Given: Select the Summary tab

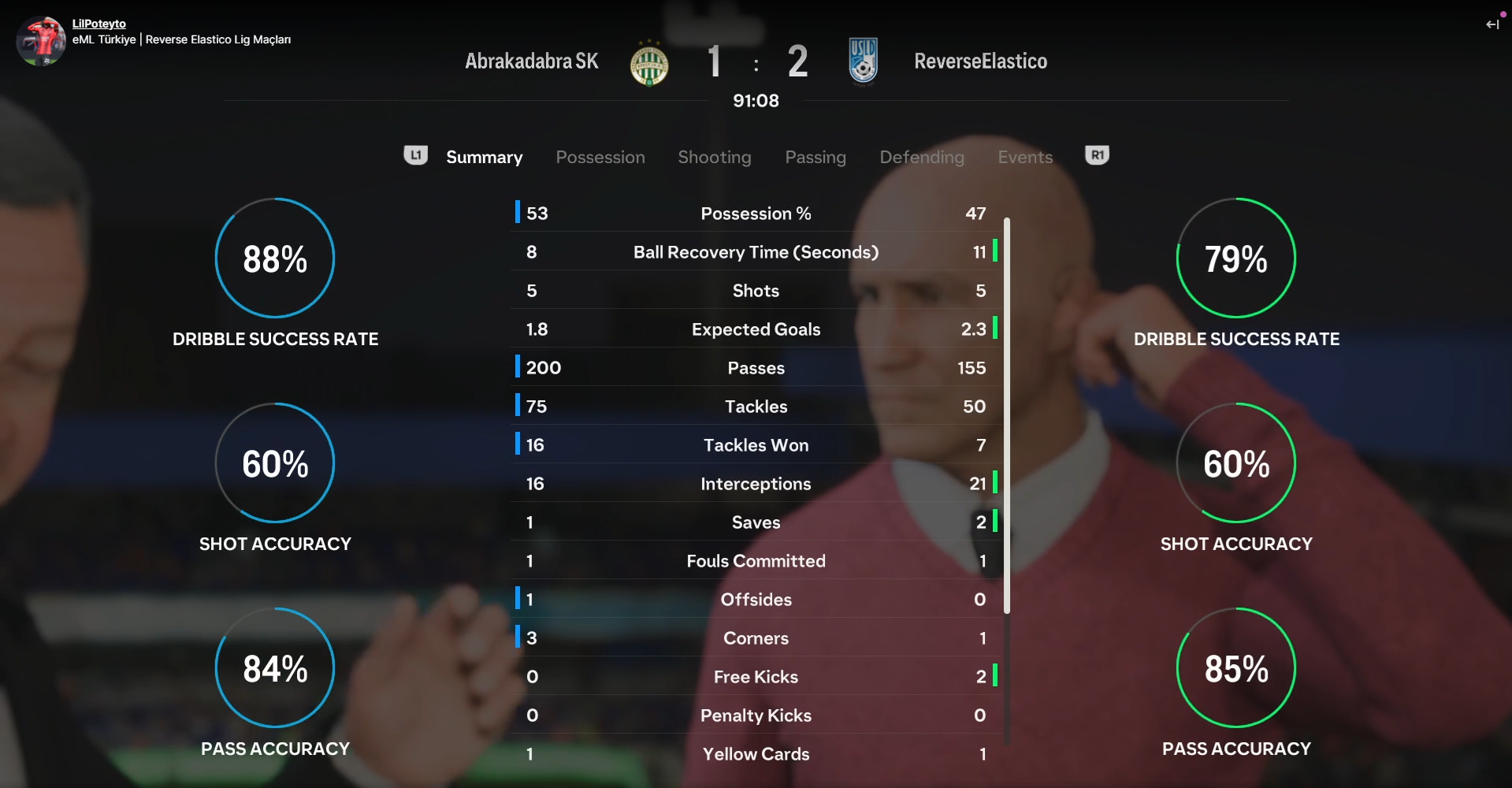Looking at the screenshot, I should 484,158.
